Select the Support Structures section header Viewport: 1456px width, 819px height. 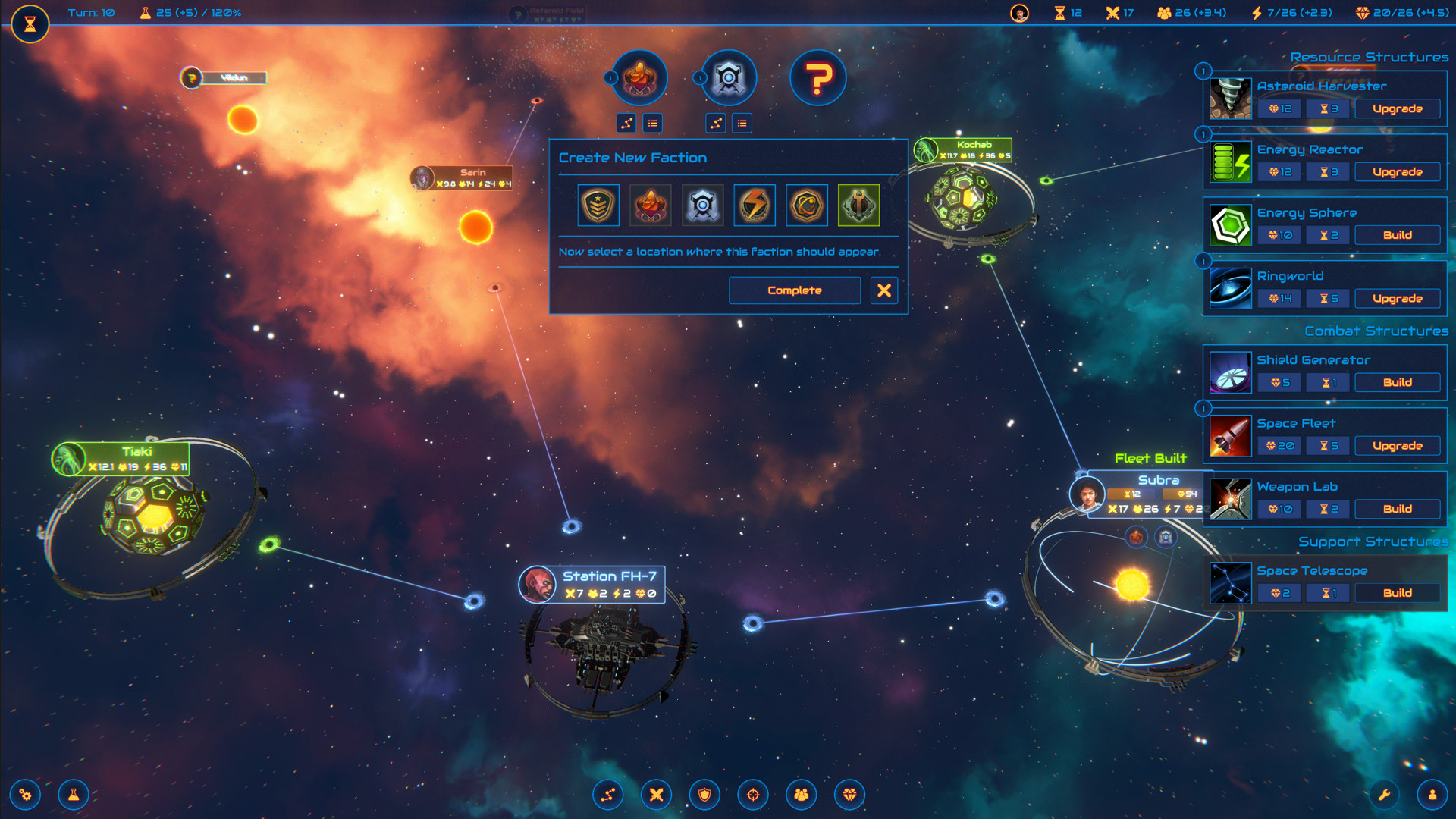(x=1374, y=541)
